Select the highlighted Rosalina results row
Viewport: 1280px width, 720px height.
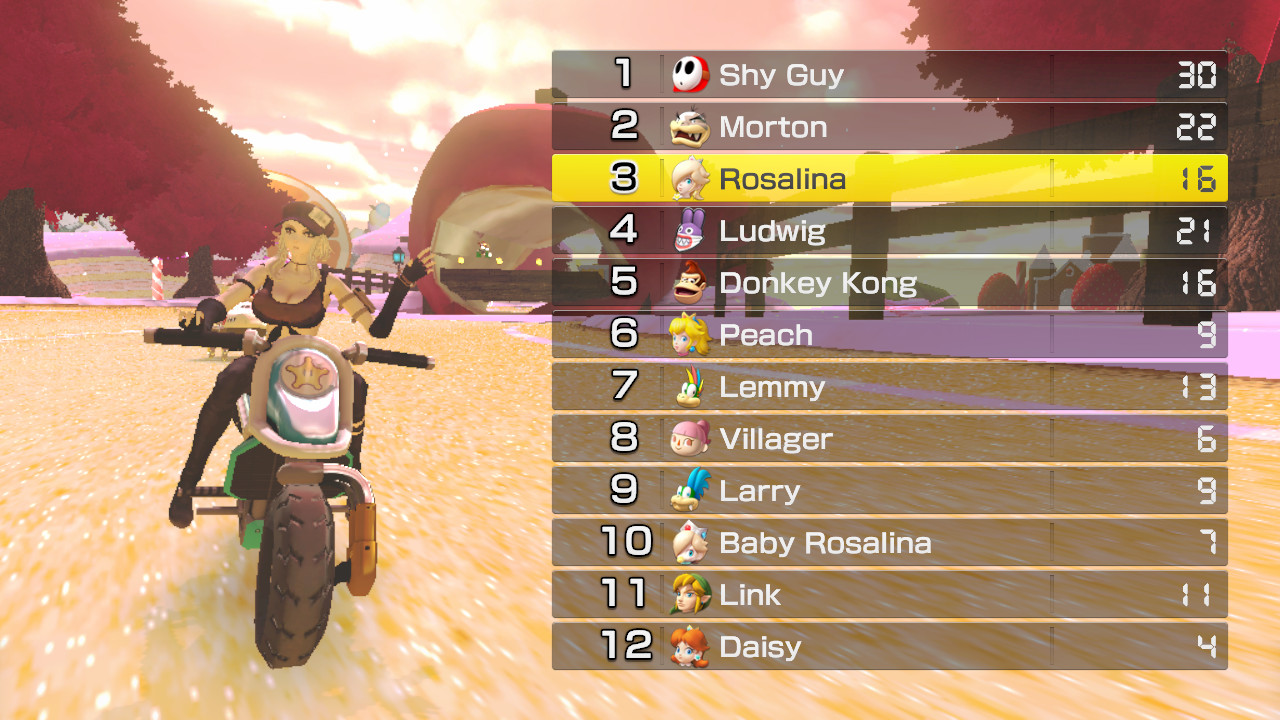click(890, 177)
